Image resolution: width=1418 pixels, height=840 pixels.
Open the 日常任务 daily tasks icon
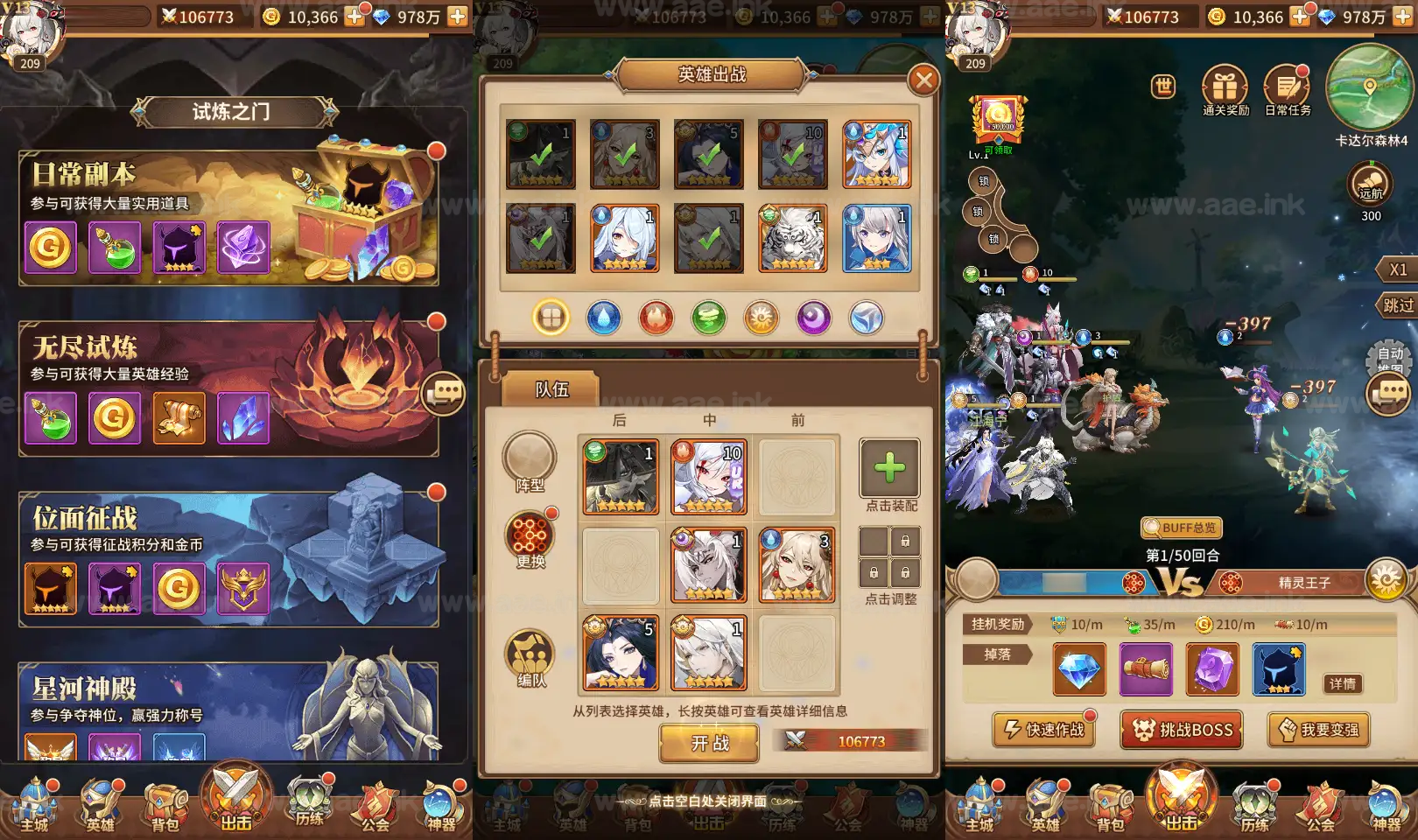1285,87
